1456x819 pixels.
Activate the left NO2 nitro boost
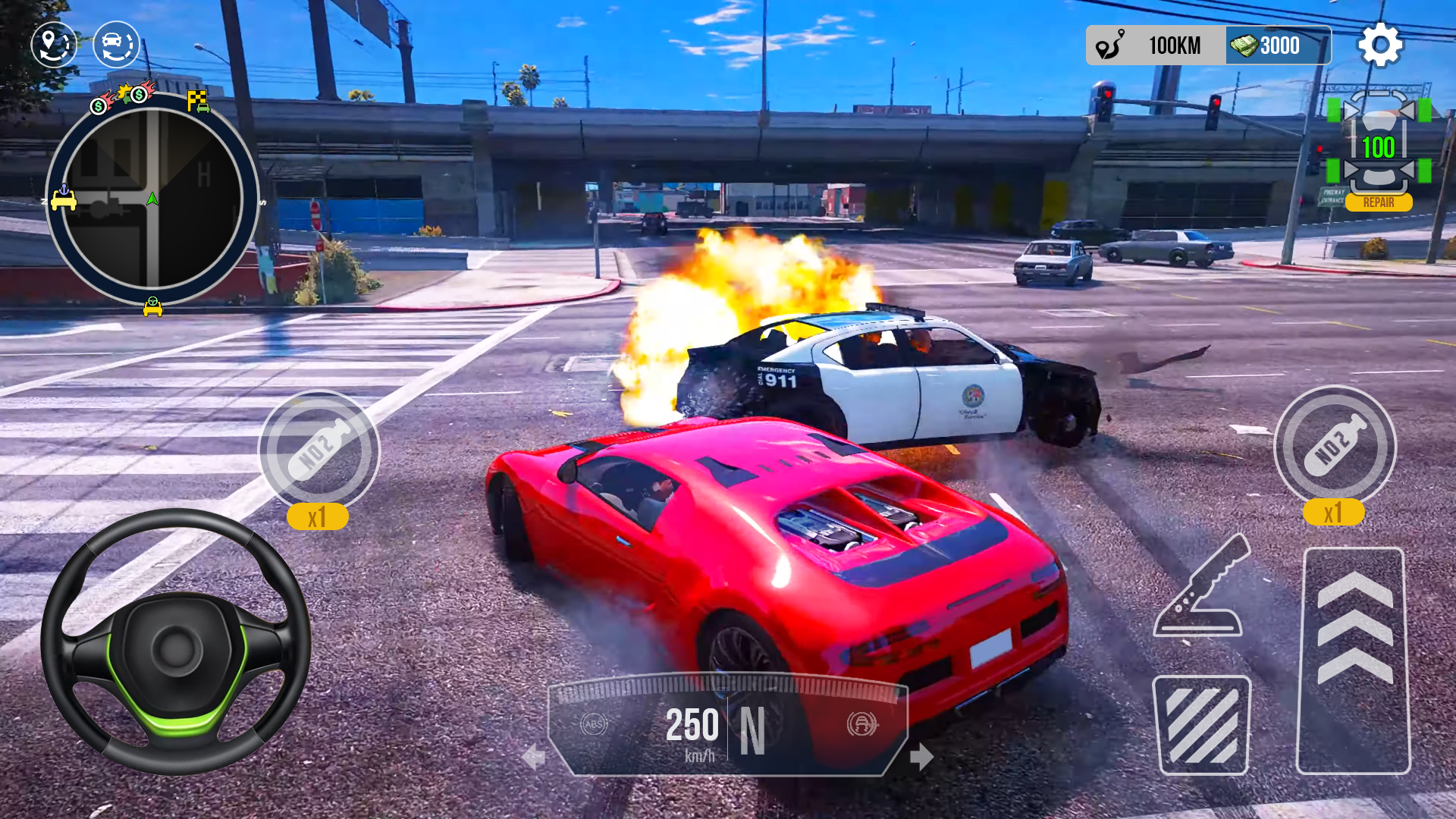319,450
